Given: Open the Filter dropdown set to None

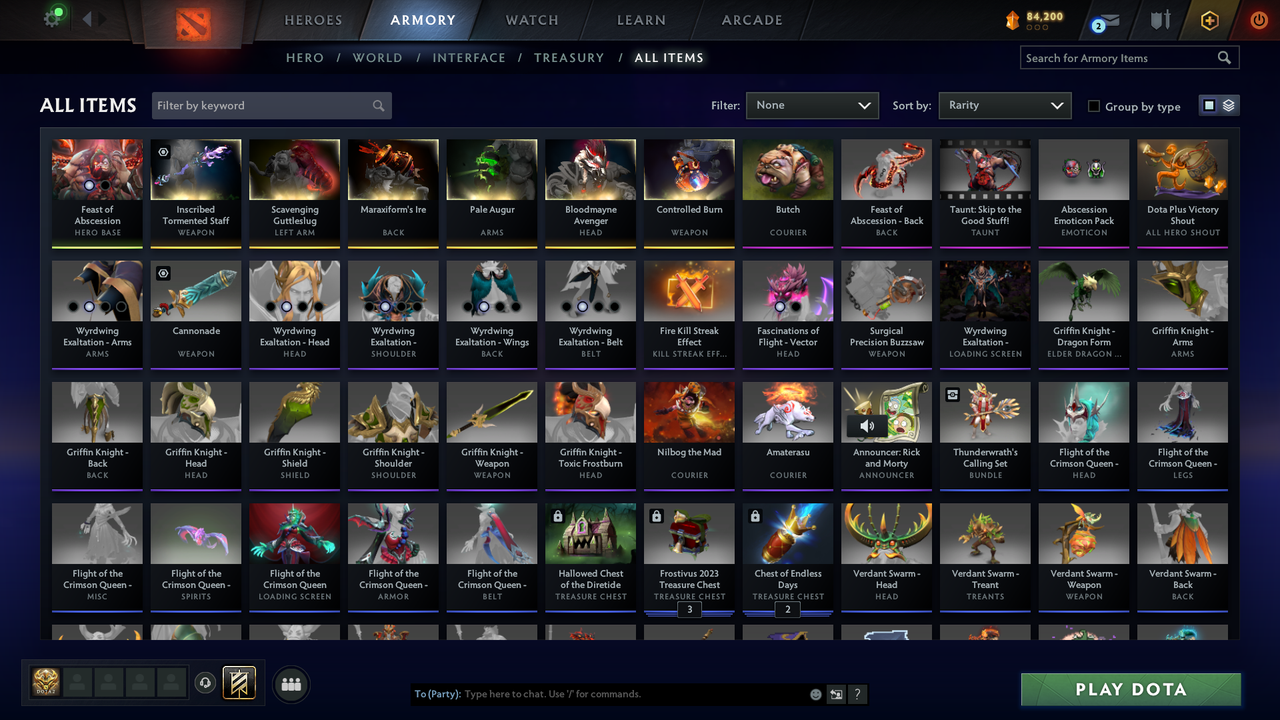Looking at the screenshot, I should (x=812, y=105).
